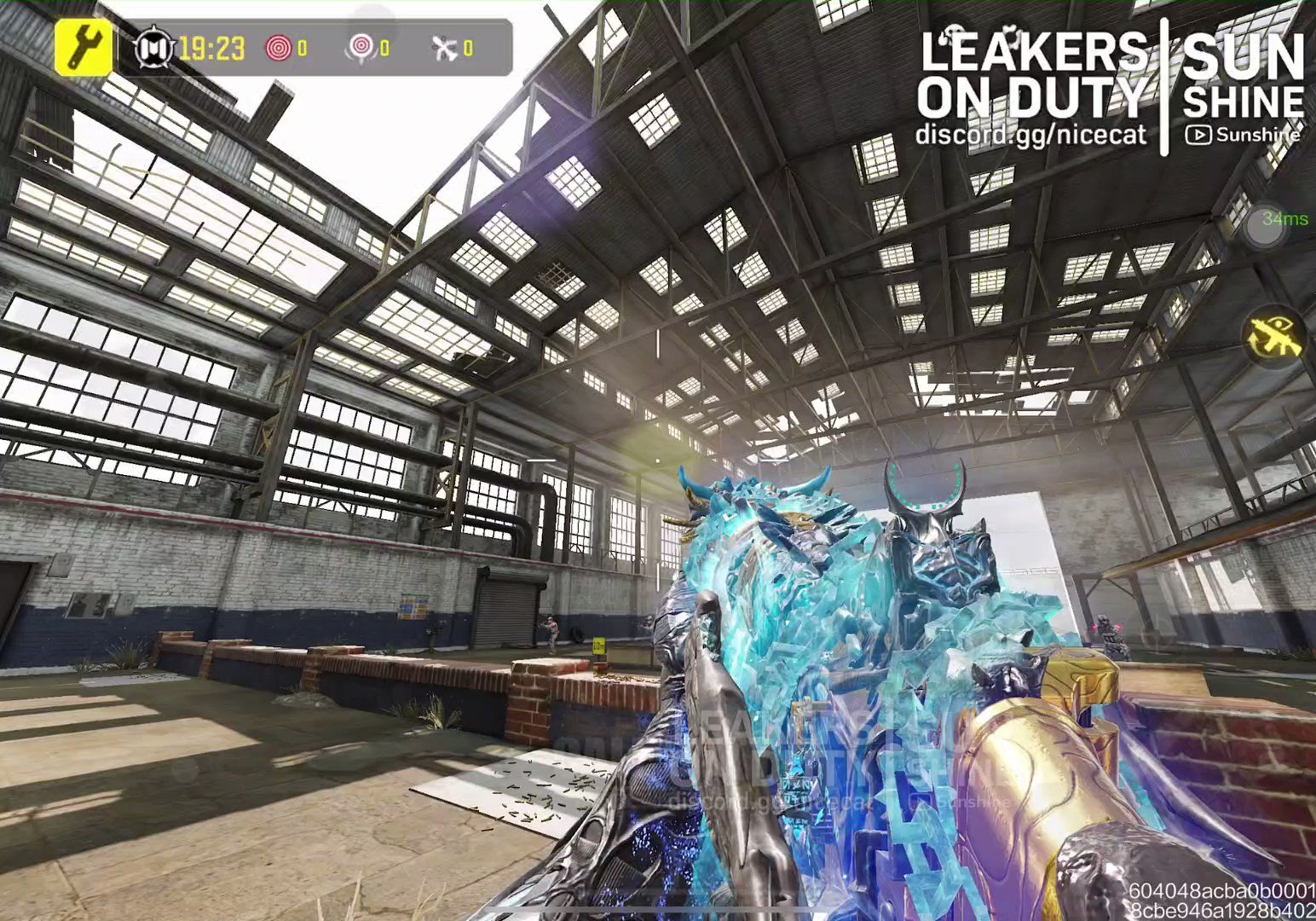Click the Sunshine play button icon
Screen dimensions: 1316x921
pyautogui.click(x=1199, y=135)
